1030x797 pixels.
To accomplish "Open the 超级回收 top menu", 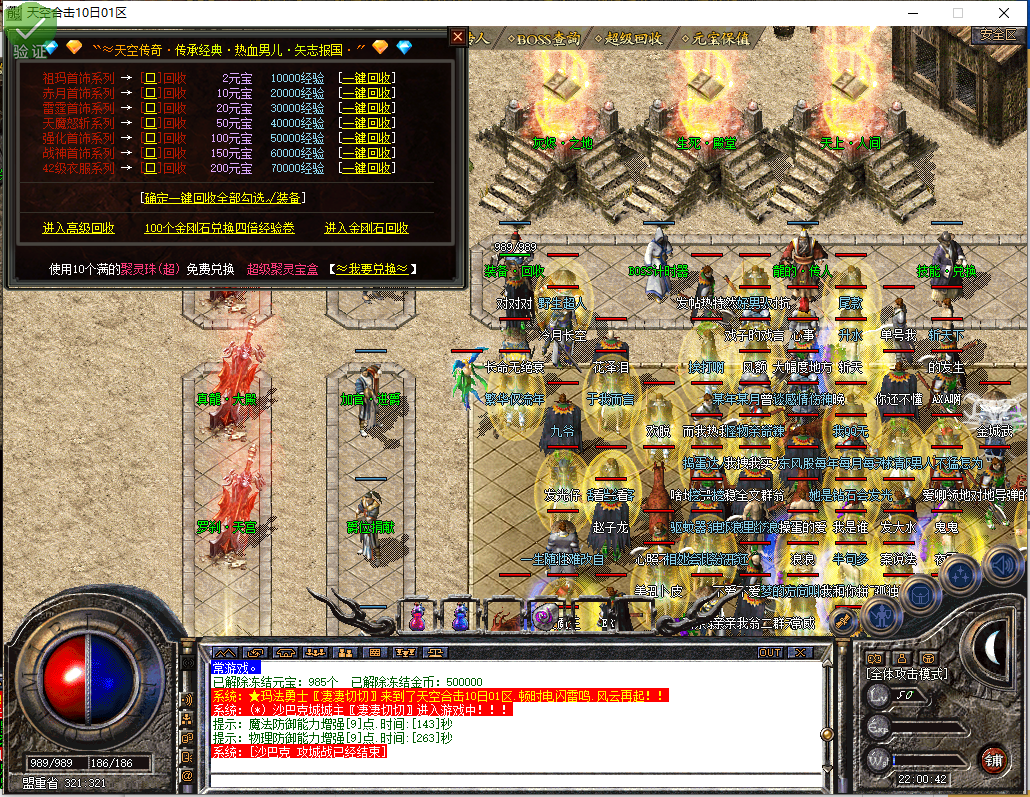I will pos(630,38).
